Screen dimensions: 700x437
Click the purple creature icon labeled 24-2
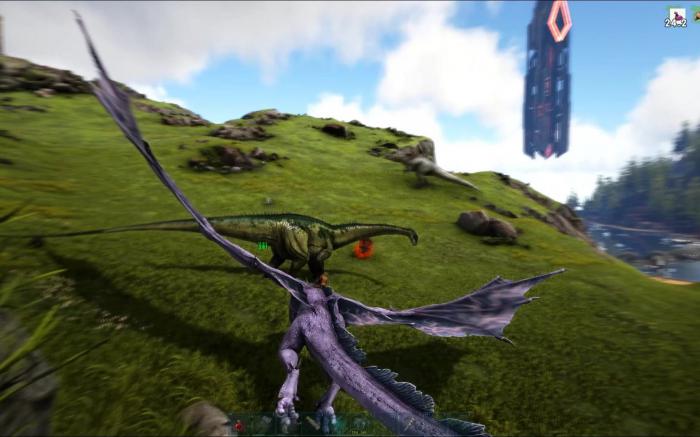pyautogui.click(x=675, y=15)
